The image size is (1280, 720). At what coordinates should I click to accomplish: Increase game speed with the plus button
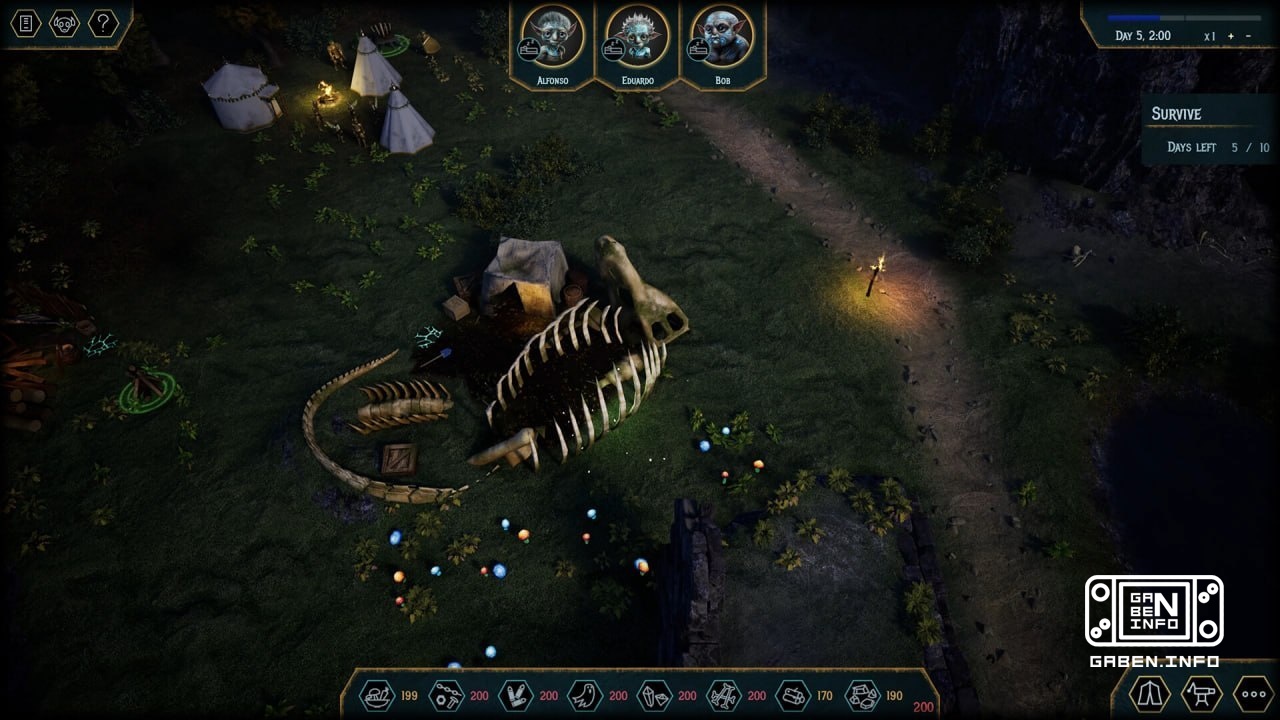[x=1231, y=36]
